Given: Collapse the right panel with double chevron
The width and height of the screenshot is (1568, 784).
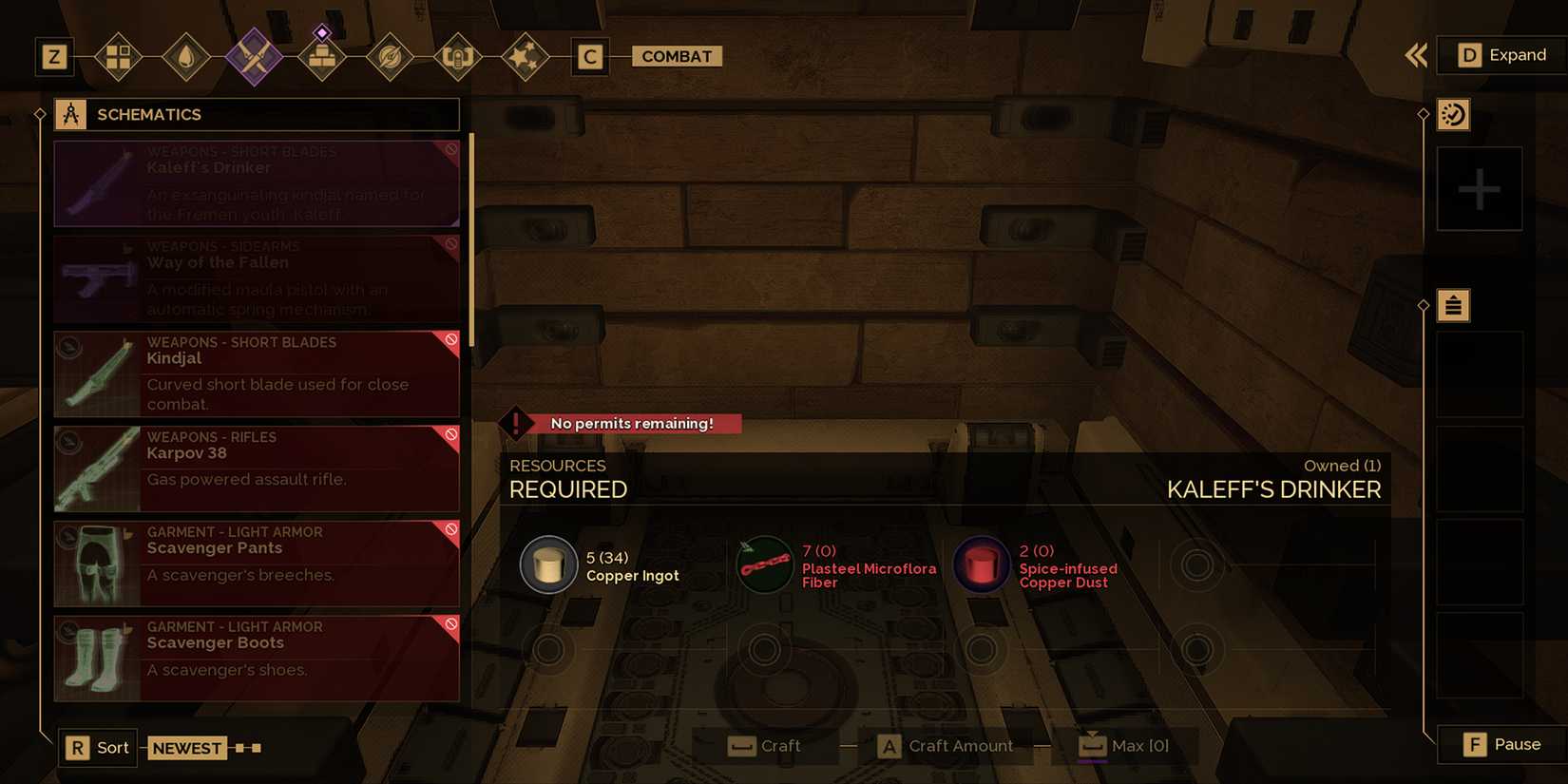Looking at the screenshot, I should 1415,55.
